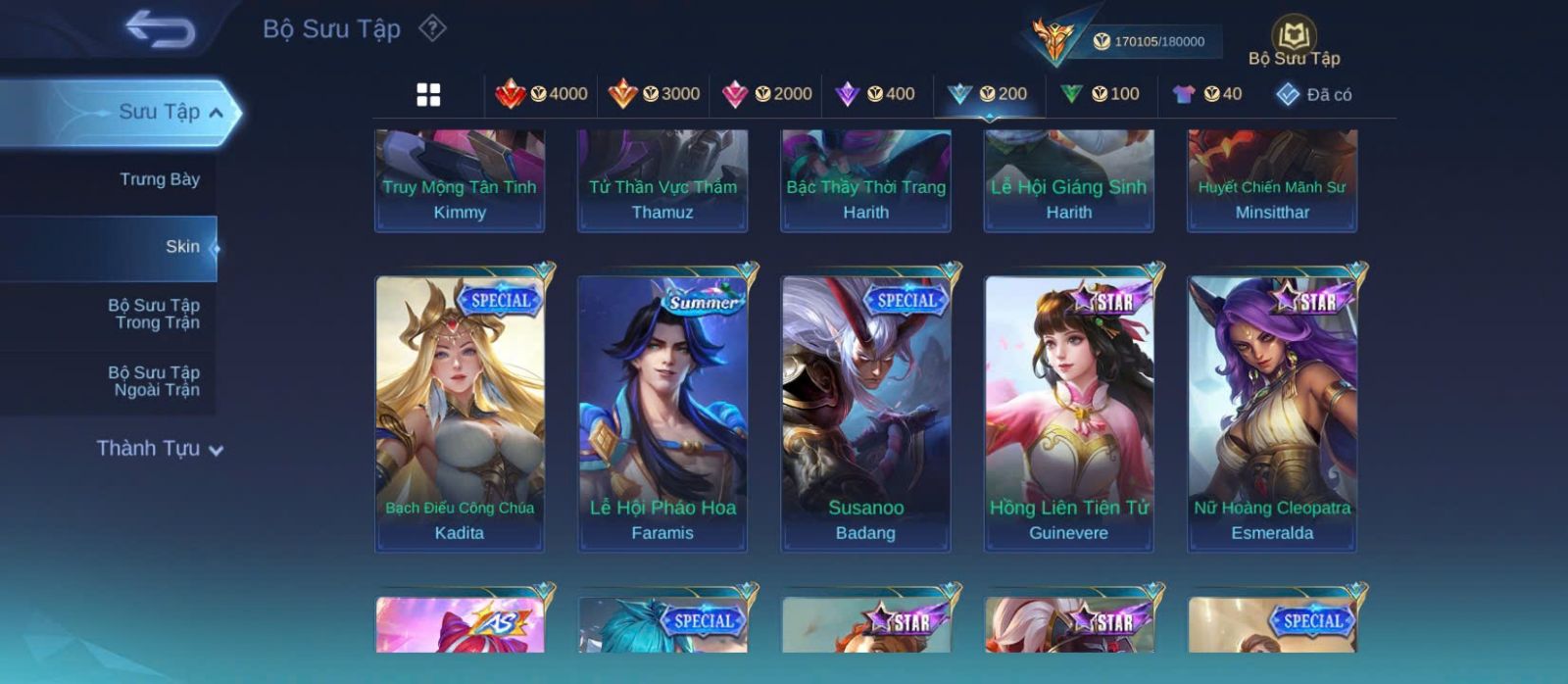This screenshot has height=684, width=1568.
Task: Open Trưng Bày in the sidebar
Action: point(159,179)
